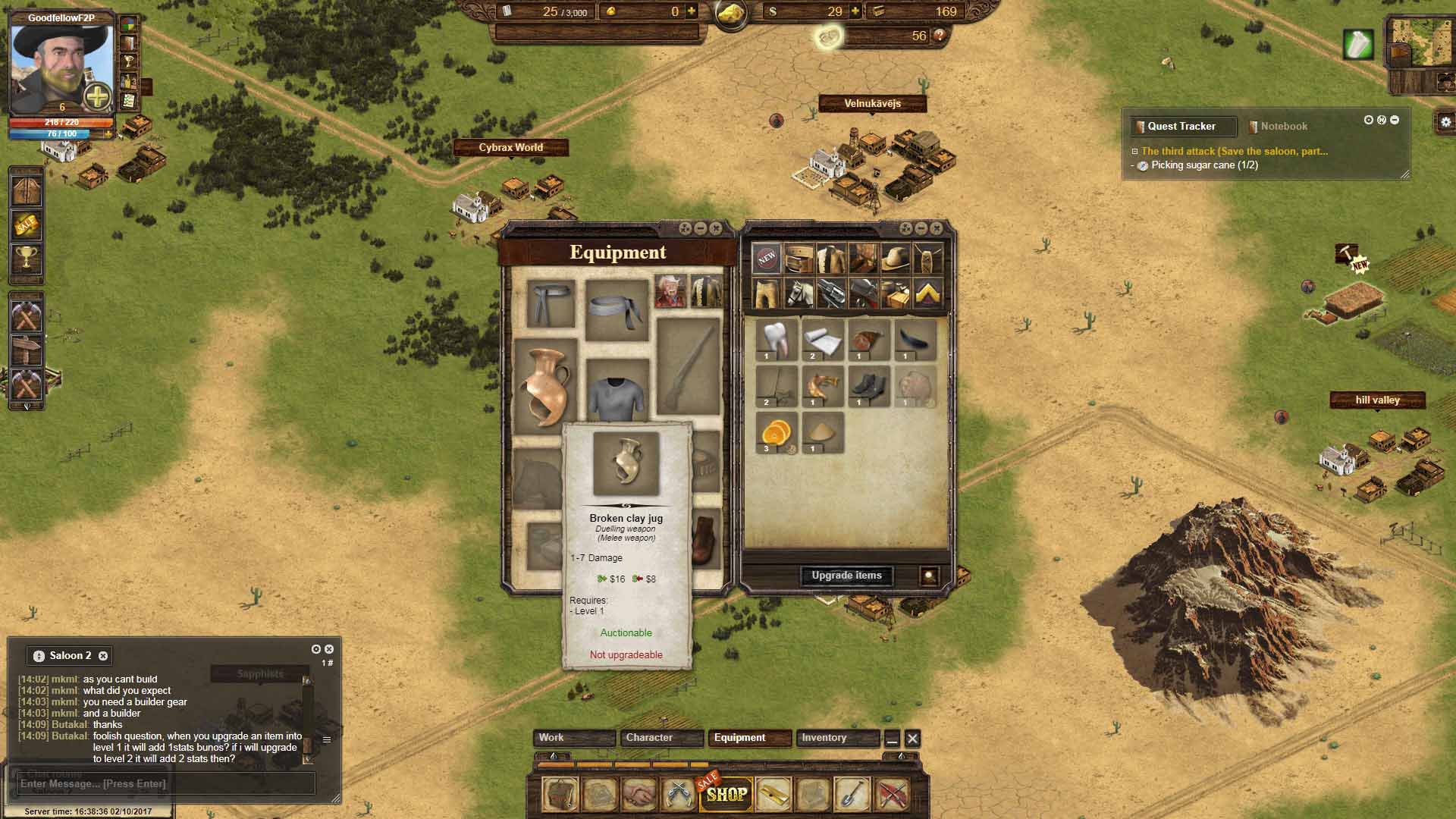Close the Equipment window
1456x819 pixels.
point(716,228)
